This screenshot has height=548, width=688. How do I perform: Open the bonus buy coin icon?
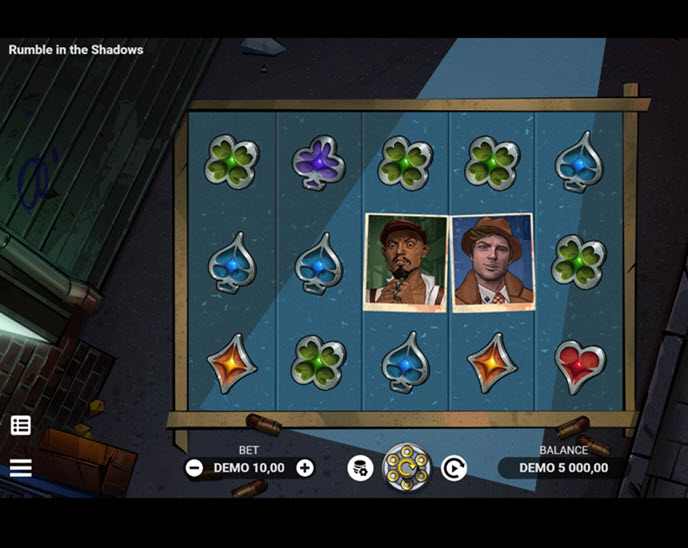(360, 468)
